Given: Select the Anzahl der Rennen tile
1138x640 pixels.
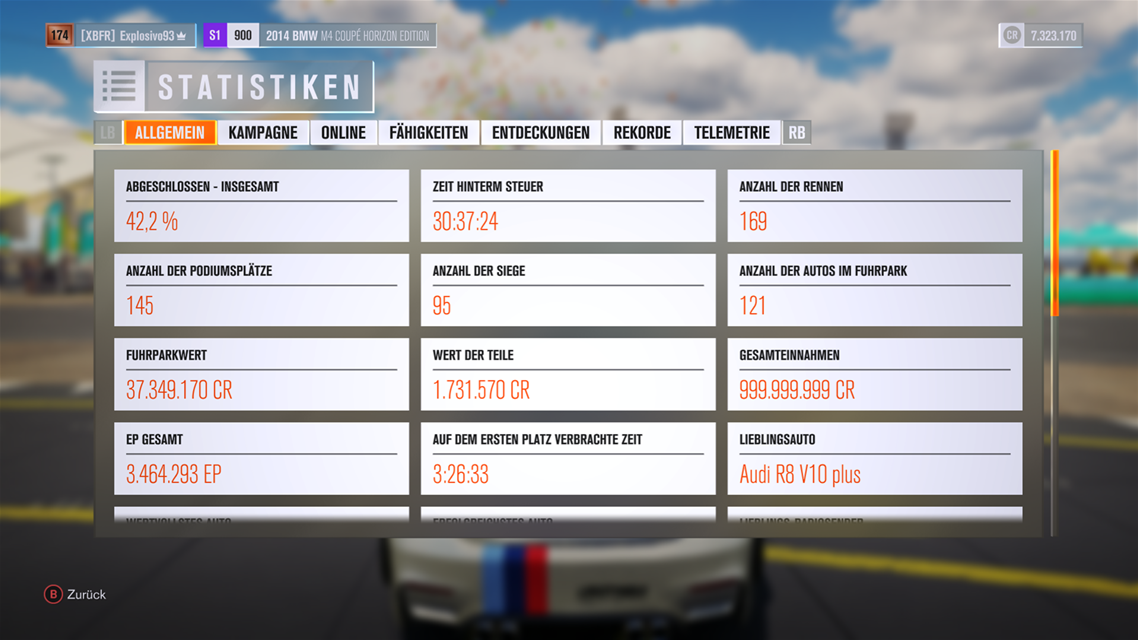Looking at the screenshot, I should [x=874, y=206].
